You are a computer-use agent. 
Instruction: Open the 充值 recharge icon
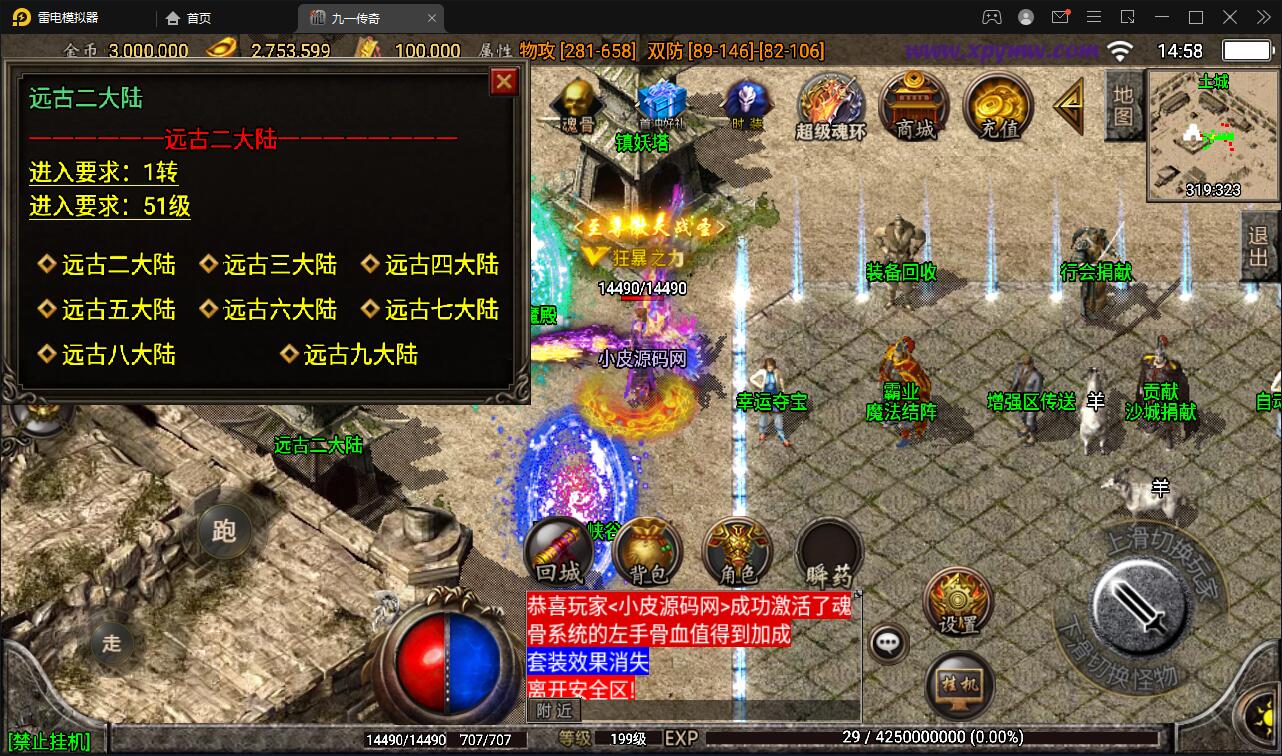click(997, 107)
